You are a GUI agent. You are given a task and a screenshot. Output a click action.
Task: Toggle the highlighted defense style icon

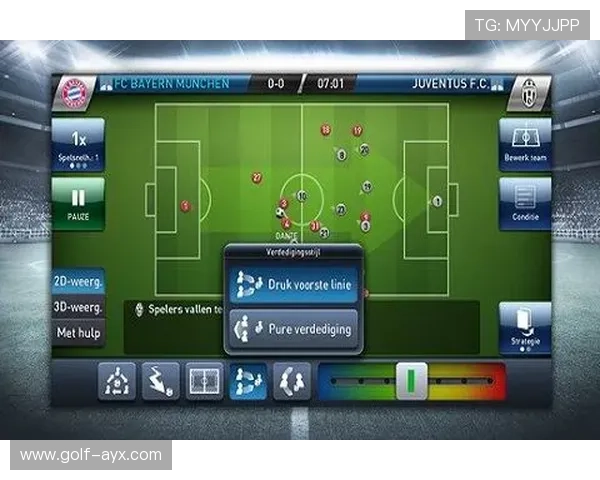coord(248,381)
